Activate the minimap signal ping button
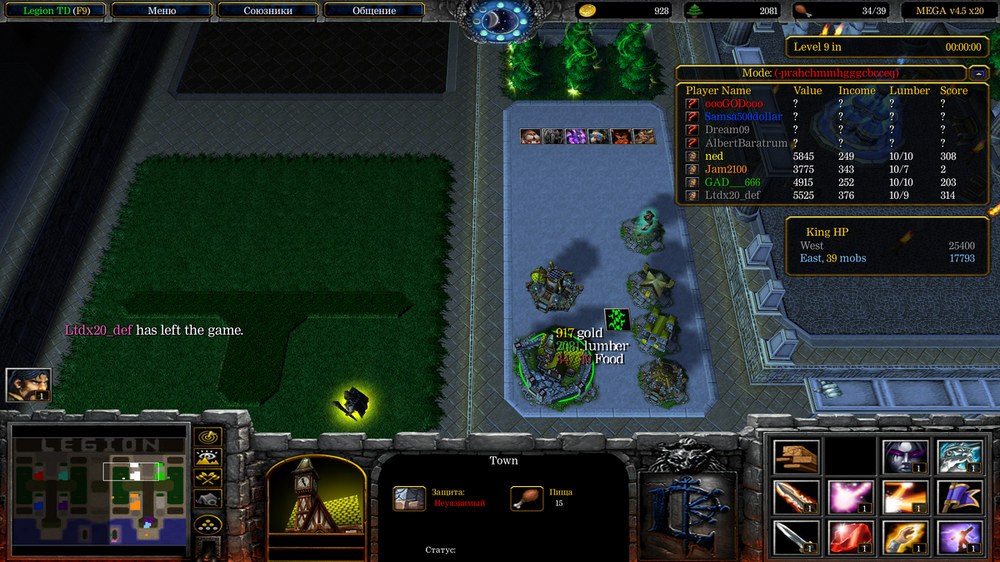Image resolution: width=1000 pixels, height=562 pixels. [x=208, y=437]
